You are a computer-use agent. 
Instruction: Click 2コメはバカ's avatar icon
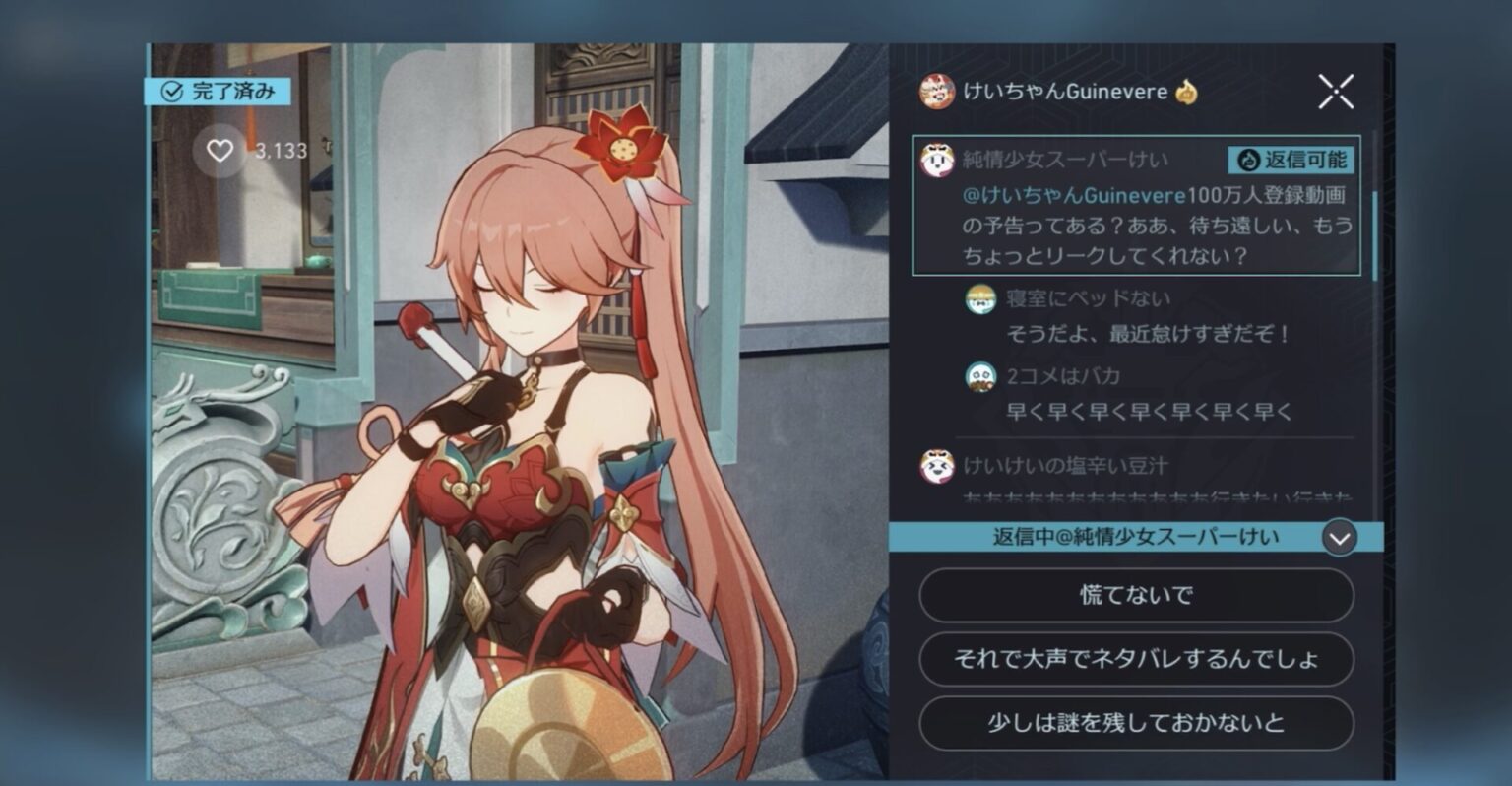pyautogui.click(x=977, y=376)
